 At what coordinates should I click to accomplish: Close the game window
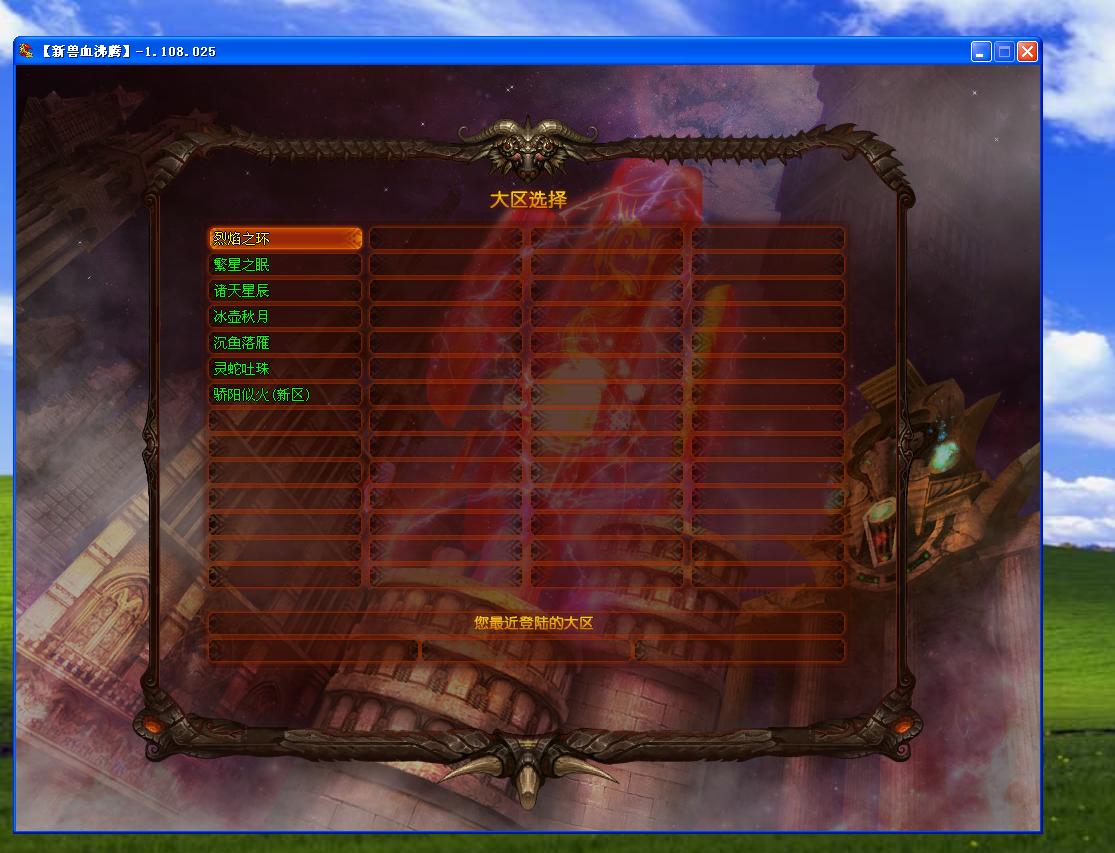(1027, 51)
